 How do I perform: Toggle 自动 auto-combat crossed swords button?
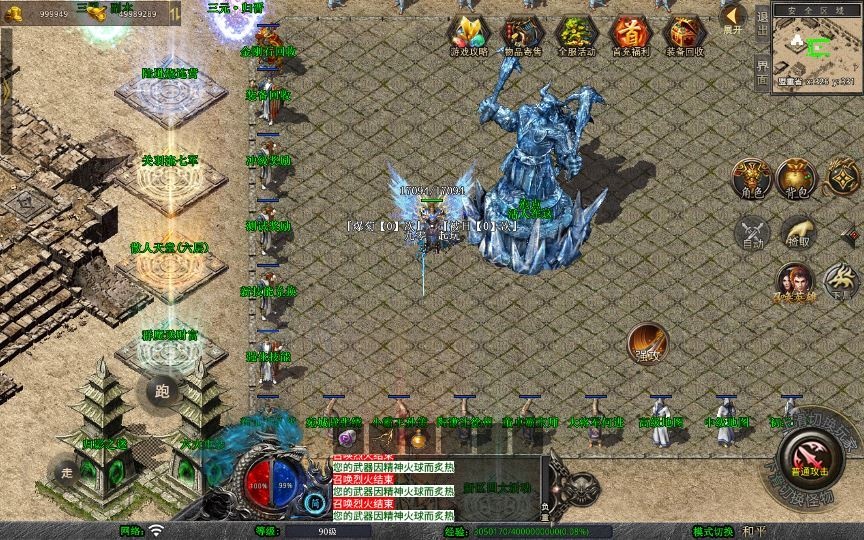point(752,233)
